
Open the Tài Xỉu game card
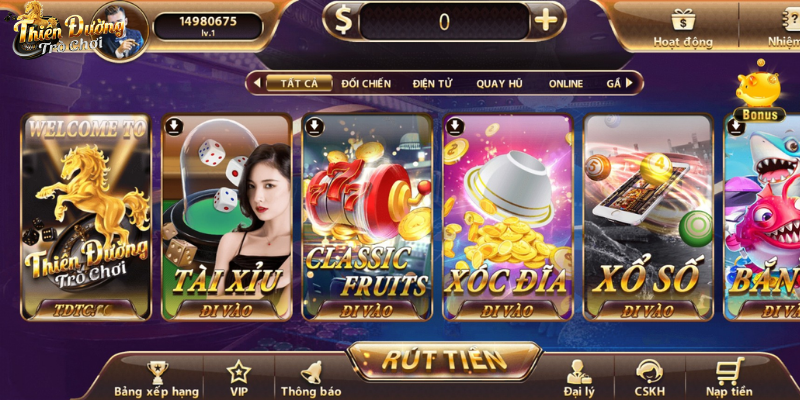coord(226,216)
